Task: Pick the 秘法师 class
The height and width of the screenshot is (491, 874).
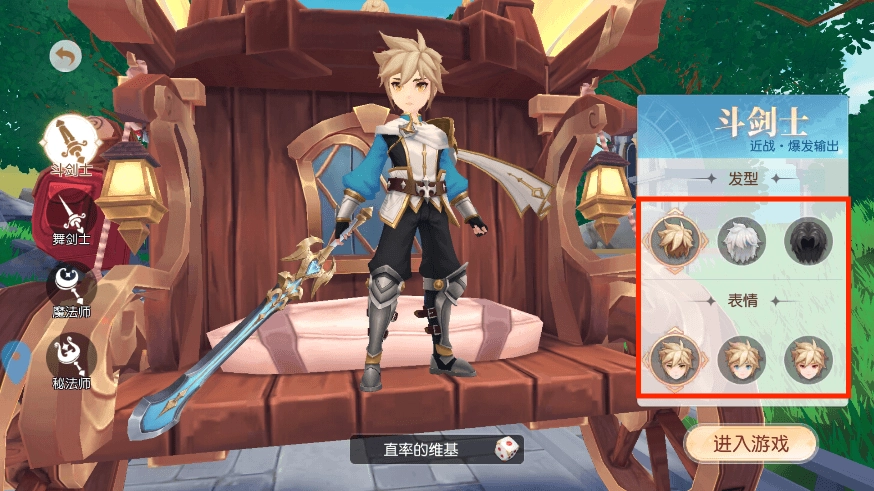Action: 71,356
